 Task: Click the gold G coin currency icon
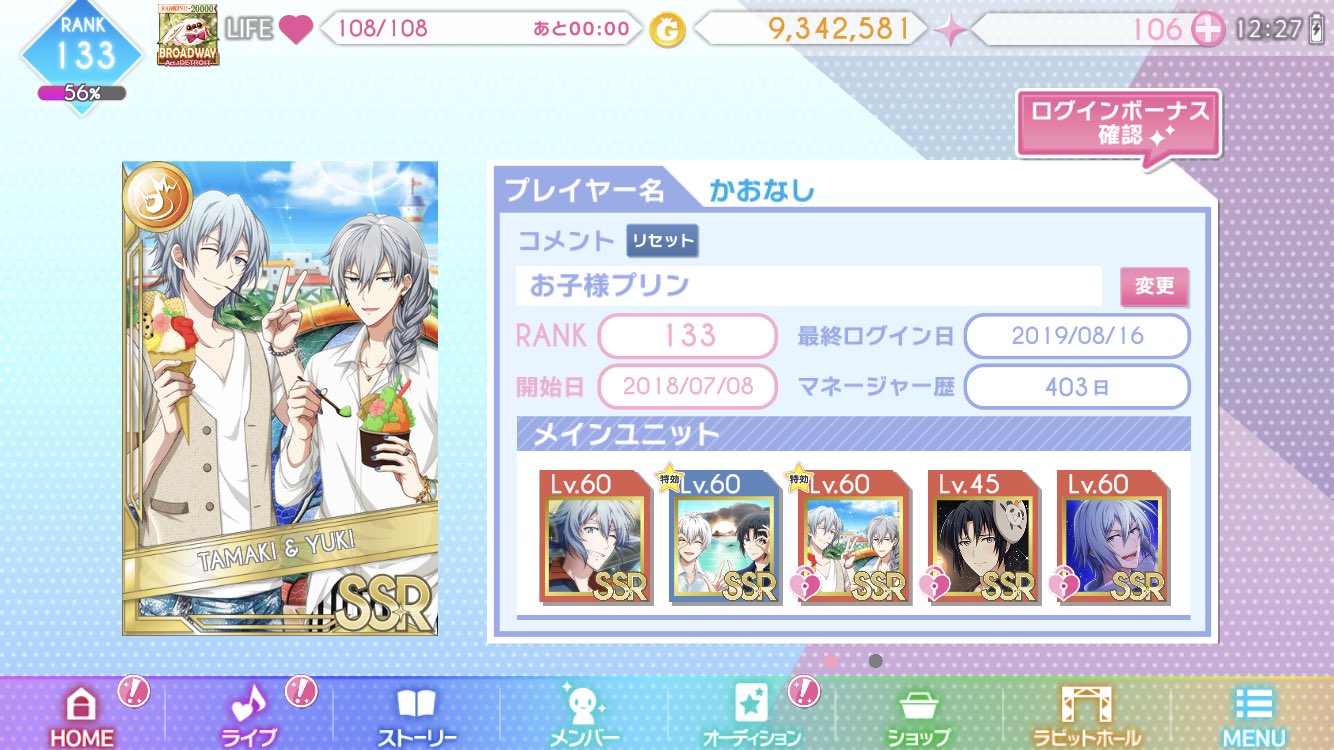(x=668, y=30)
